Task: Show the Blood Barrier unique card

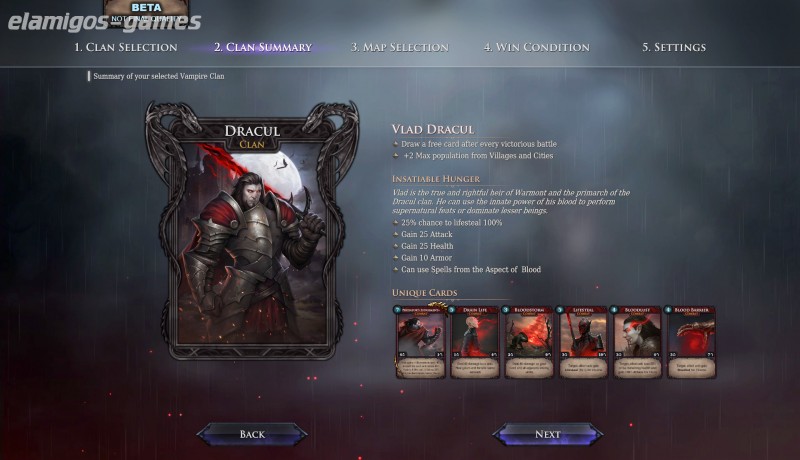Action: click(x=691, y=342)
